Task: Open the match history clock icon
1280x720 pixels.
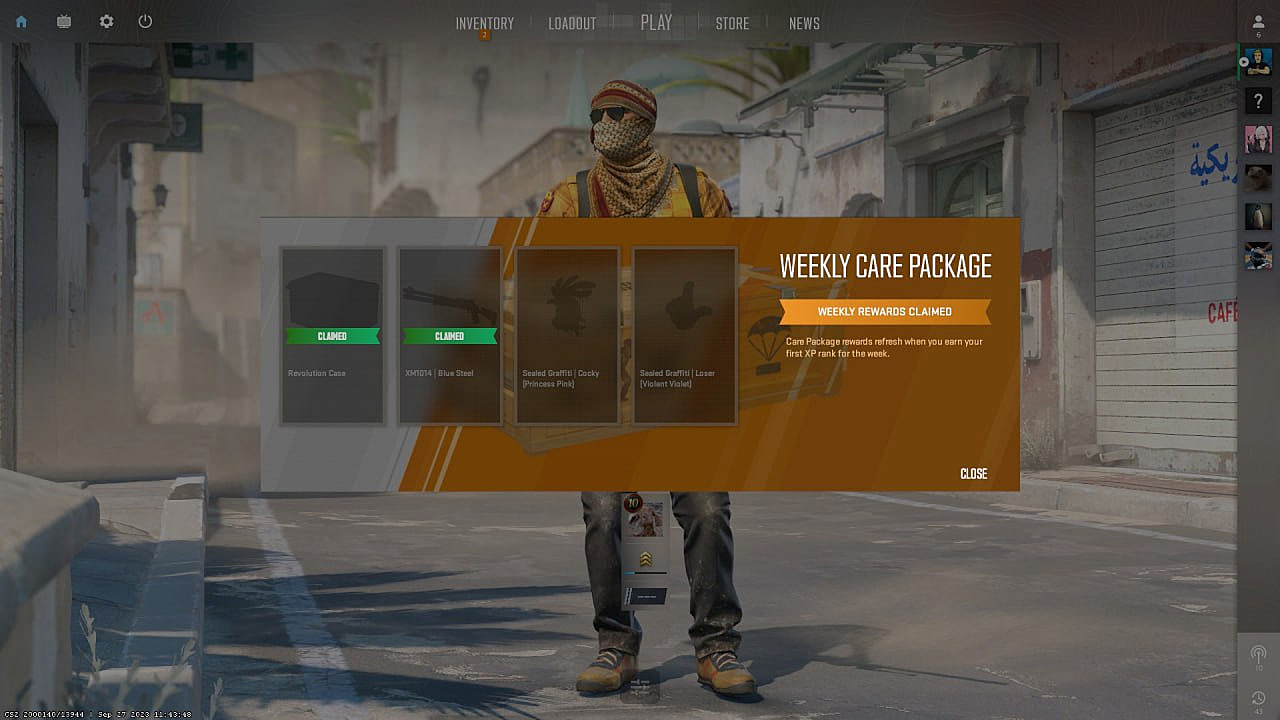Action: [x=1256, y=695]
